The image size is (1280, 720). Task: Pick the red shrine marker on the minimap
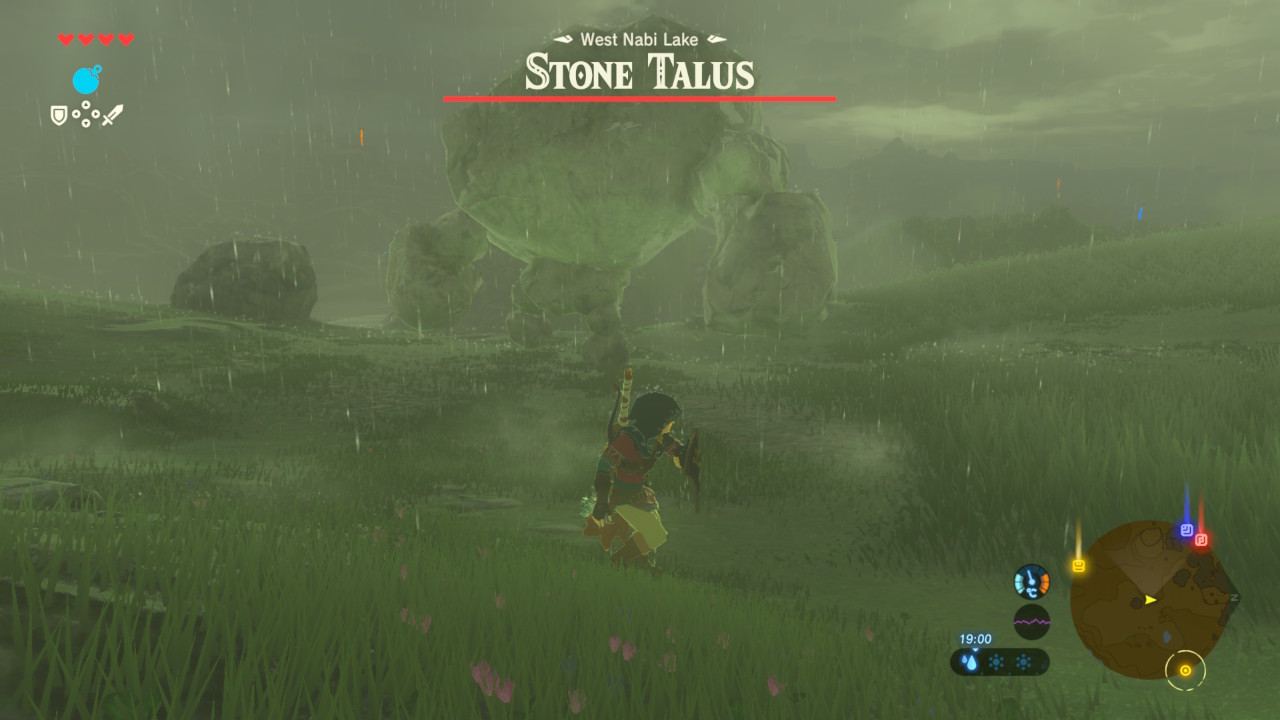[1201, 540]
